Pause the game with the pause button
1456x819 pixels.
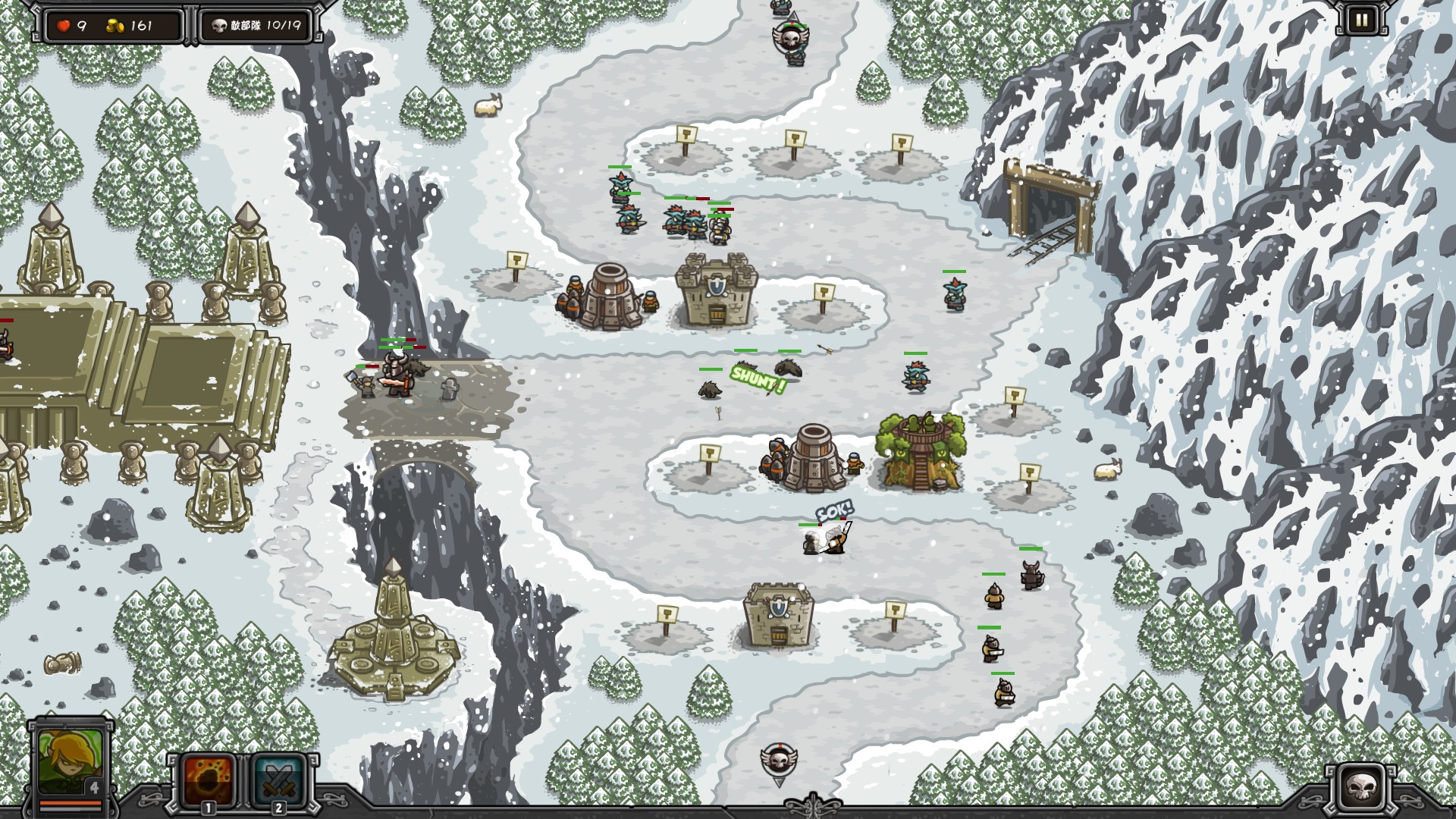[x=1361, y=20]
